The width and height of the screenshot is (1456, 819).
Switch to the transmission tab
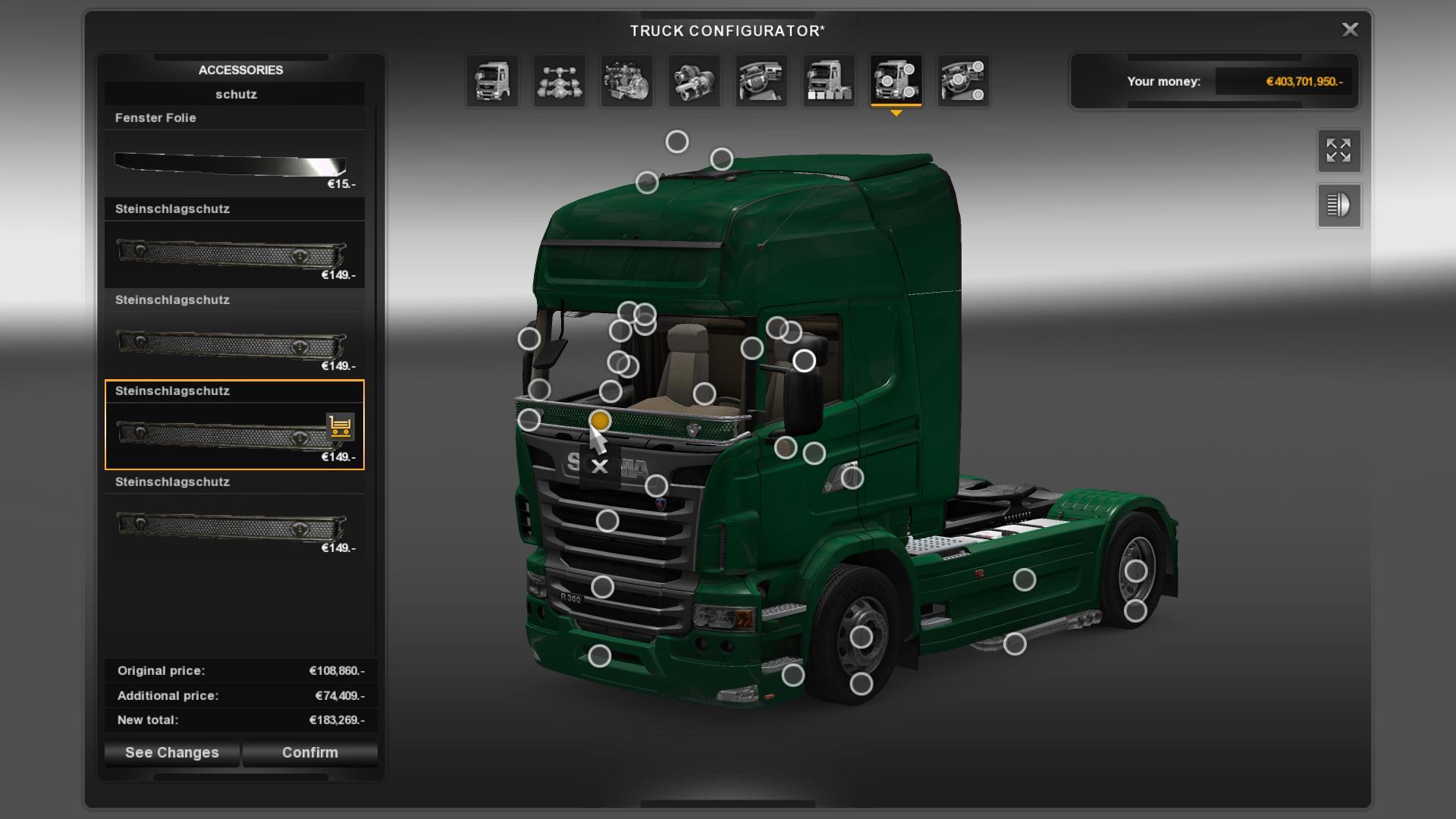(694, 80)
